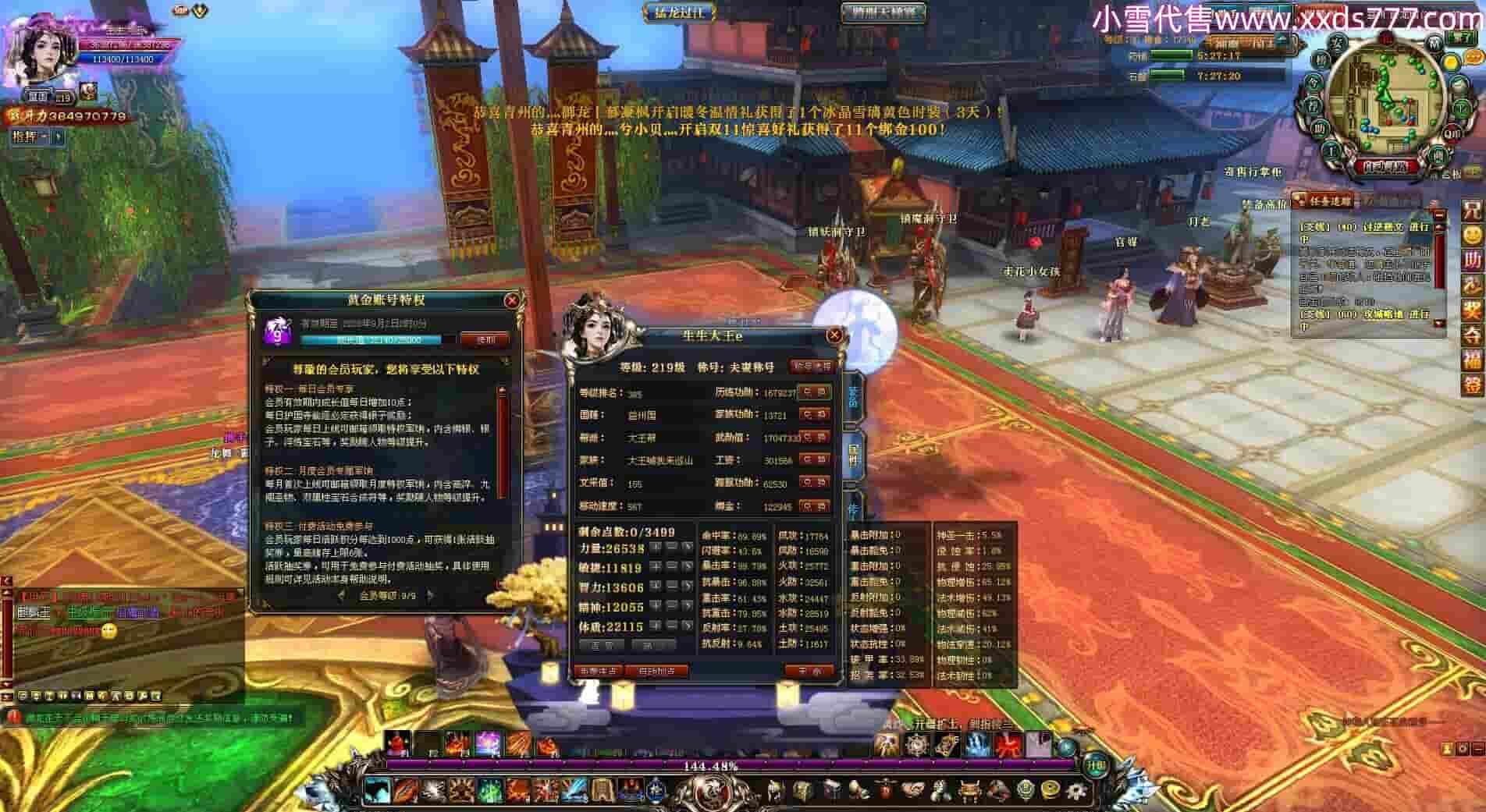This screenshot has width=1486, height=812.
Task: Close the character attributes window
Action: click(x=834, y=335)
